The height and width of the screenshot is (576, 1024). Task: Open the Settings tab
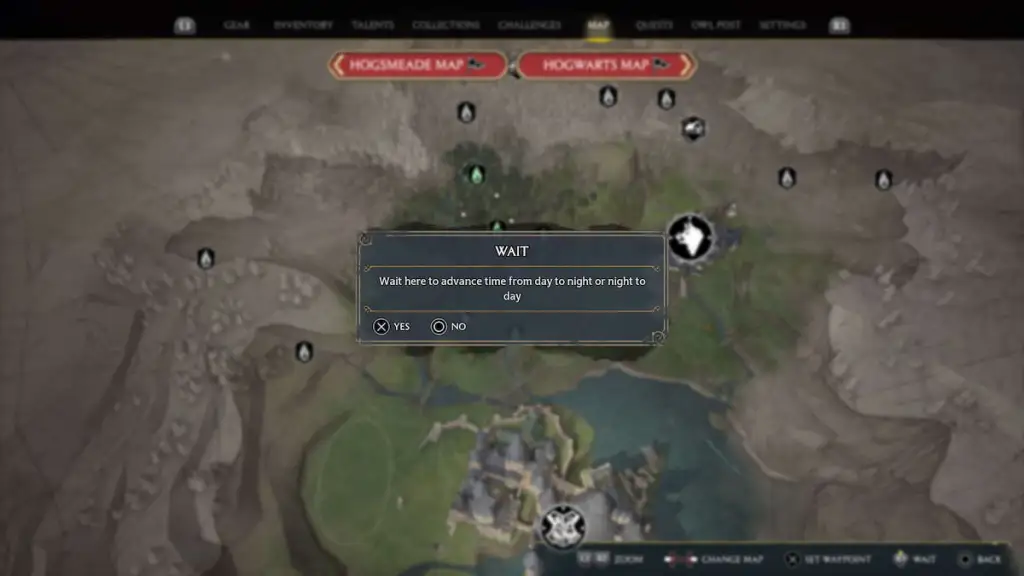pyautogui.click(x=782, y=25)
